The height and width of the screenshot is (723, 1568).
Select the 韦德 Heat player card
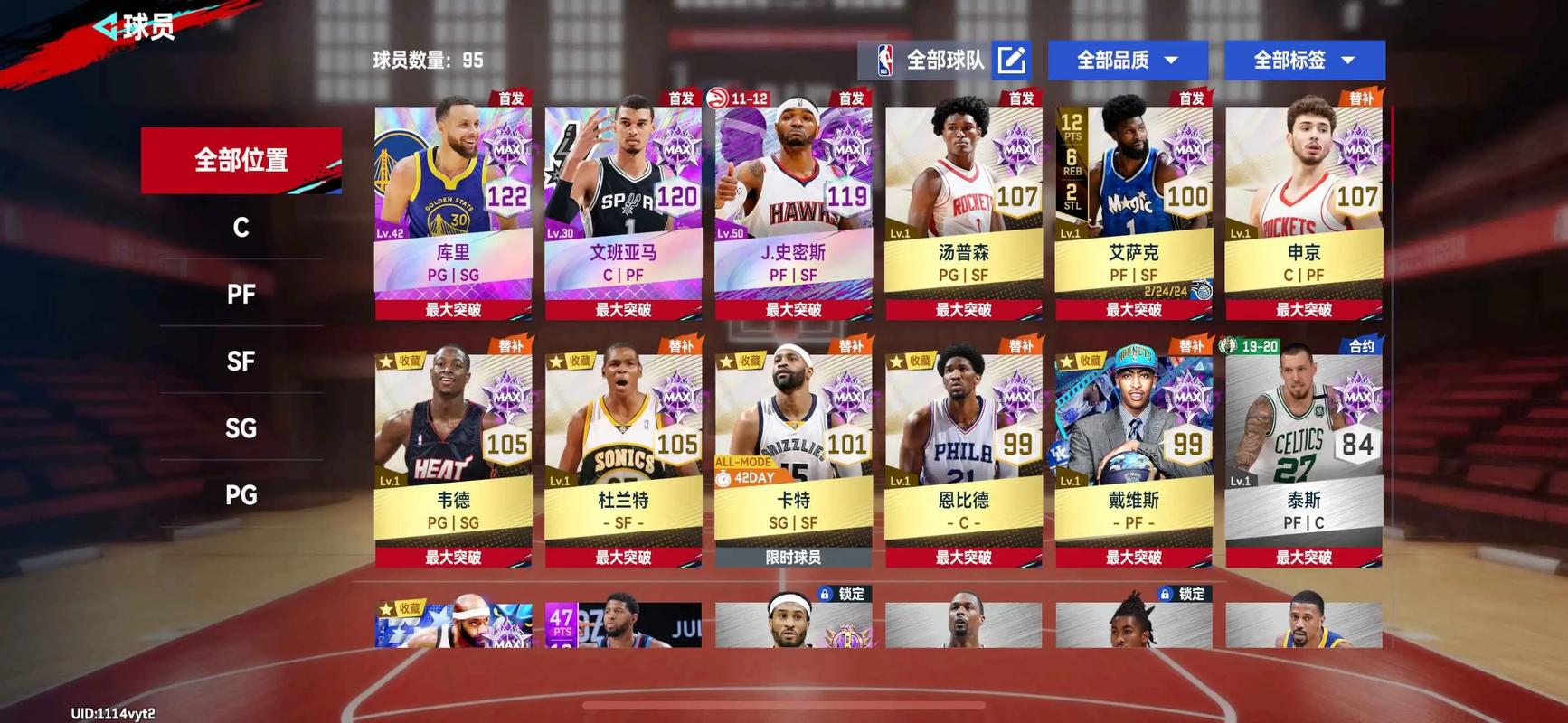pos(453,455)
